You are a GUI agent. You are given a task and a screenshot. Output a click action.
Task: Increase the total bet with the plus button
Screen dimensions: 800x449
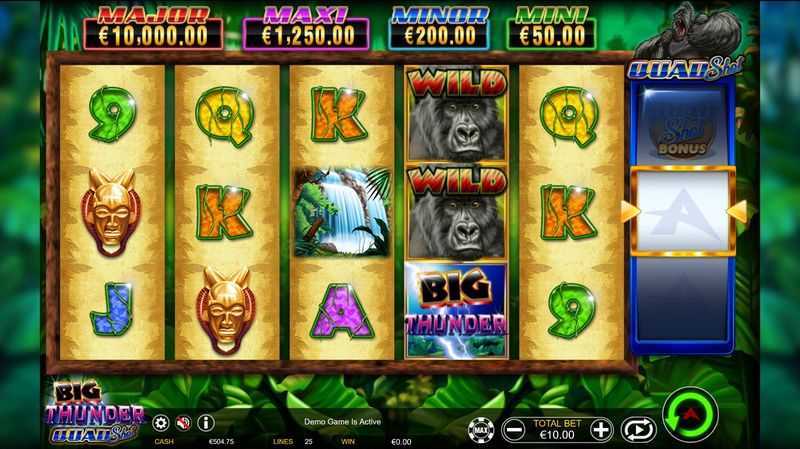[600, 430]
